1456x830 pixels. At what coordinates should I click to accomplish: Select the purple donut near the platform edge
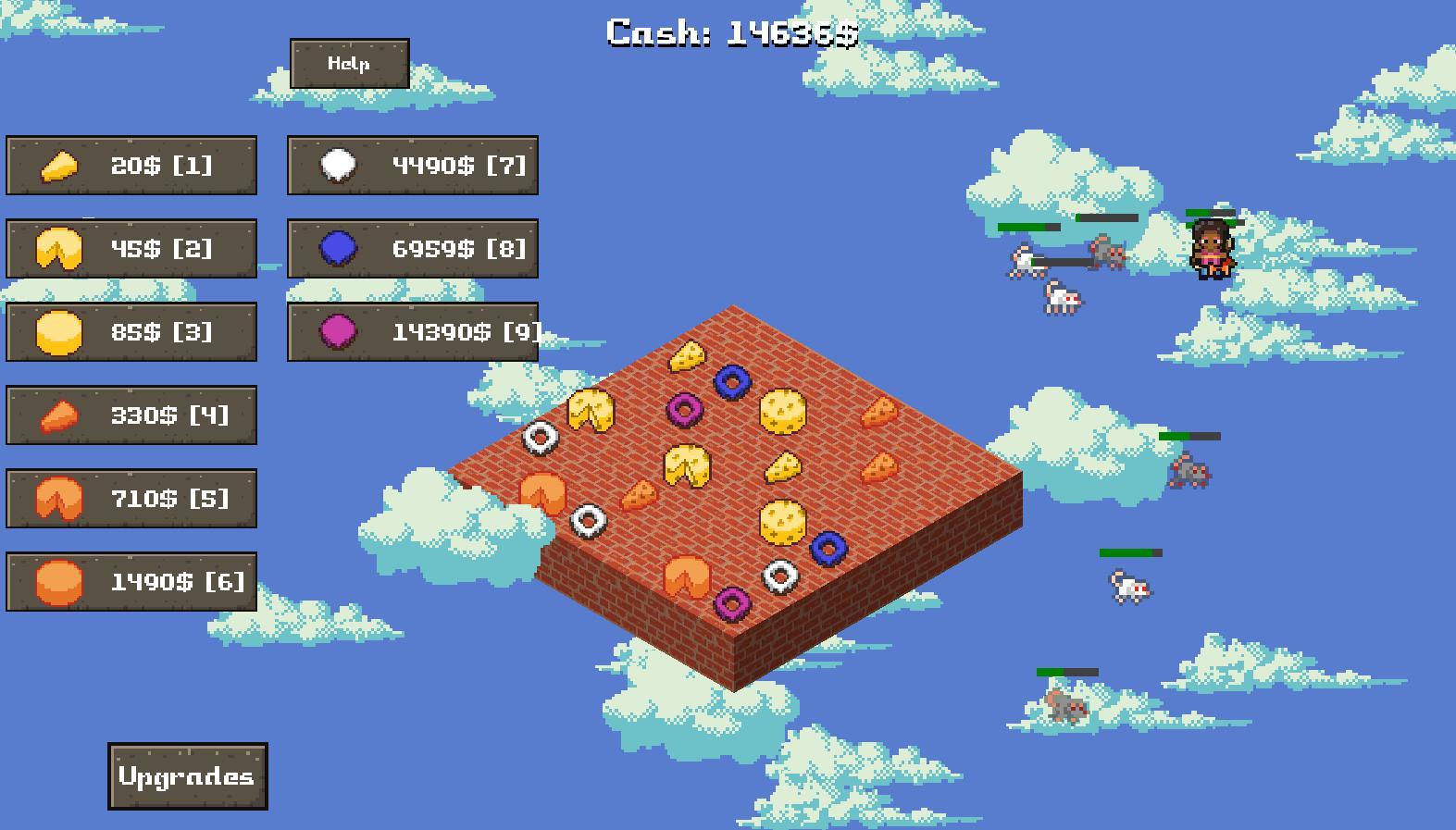(x=736, y=602)
